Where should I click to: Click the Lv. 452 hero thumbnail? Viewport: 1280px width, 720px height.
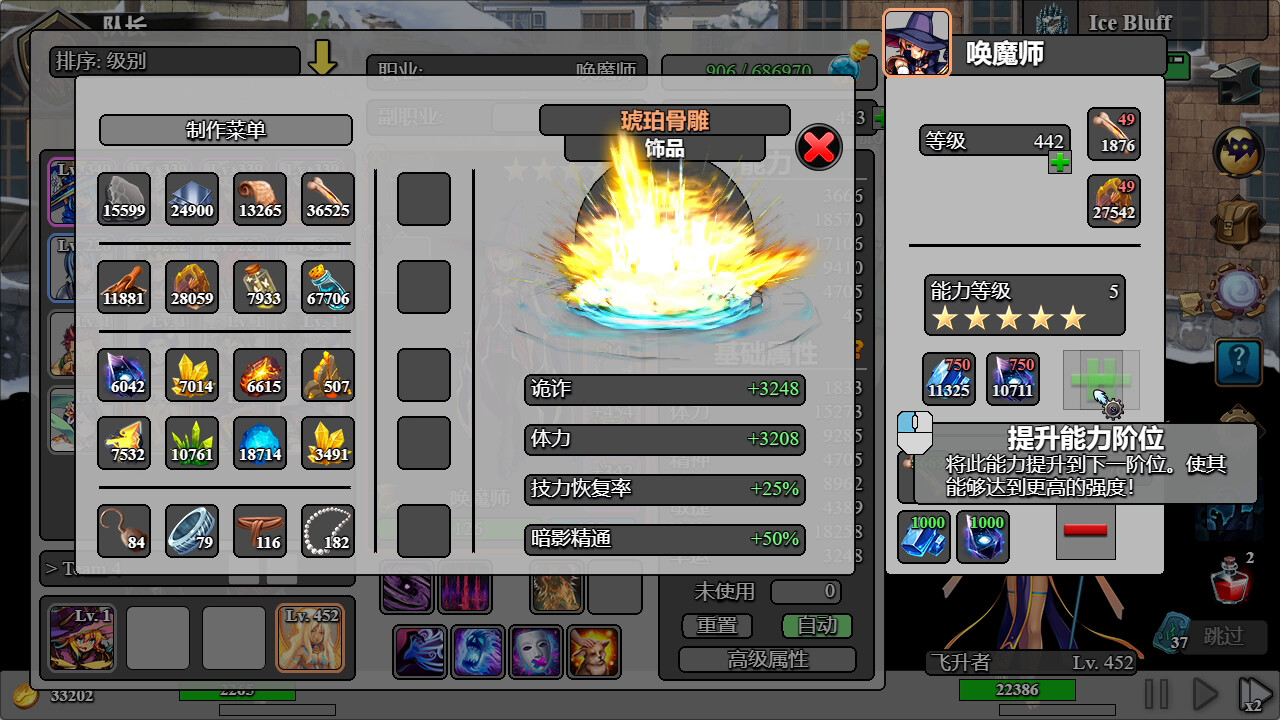point(314,637)
